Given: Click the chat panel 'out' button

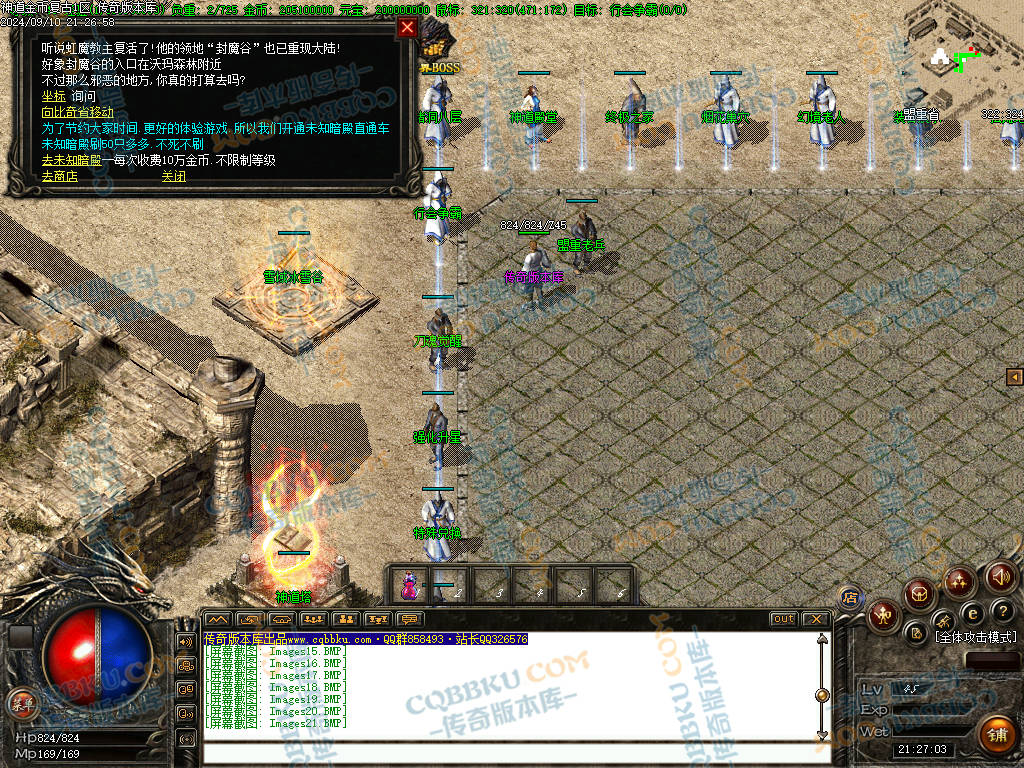Looking at the screenshot, I should click(783, 619).
